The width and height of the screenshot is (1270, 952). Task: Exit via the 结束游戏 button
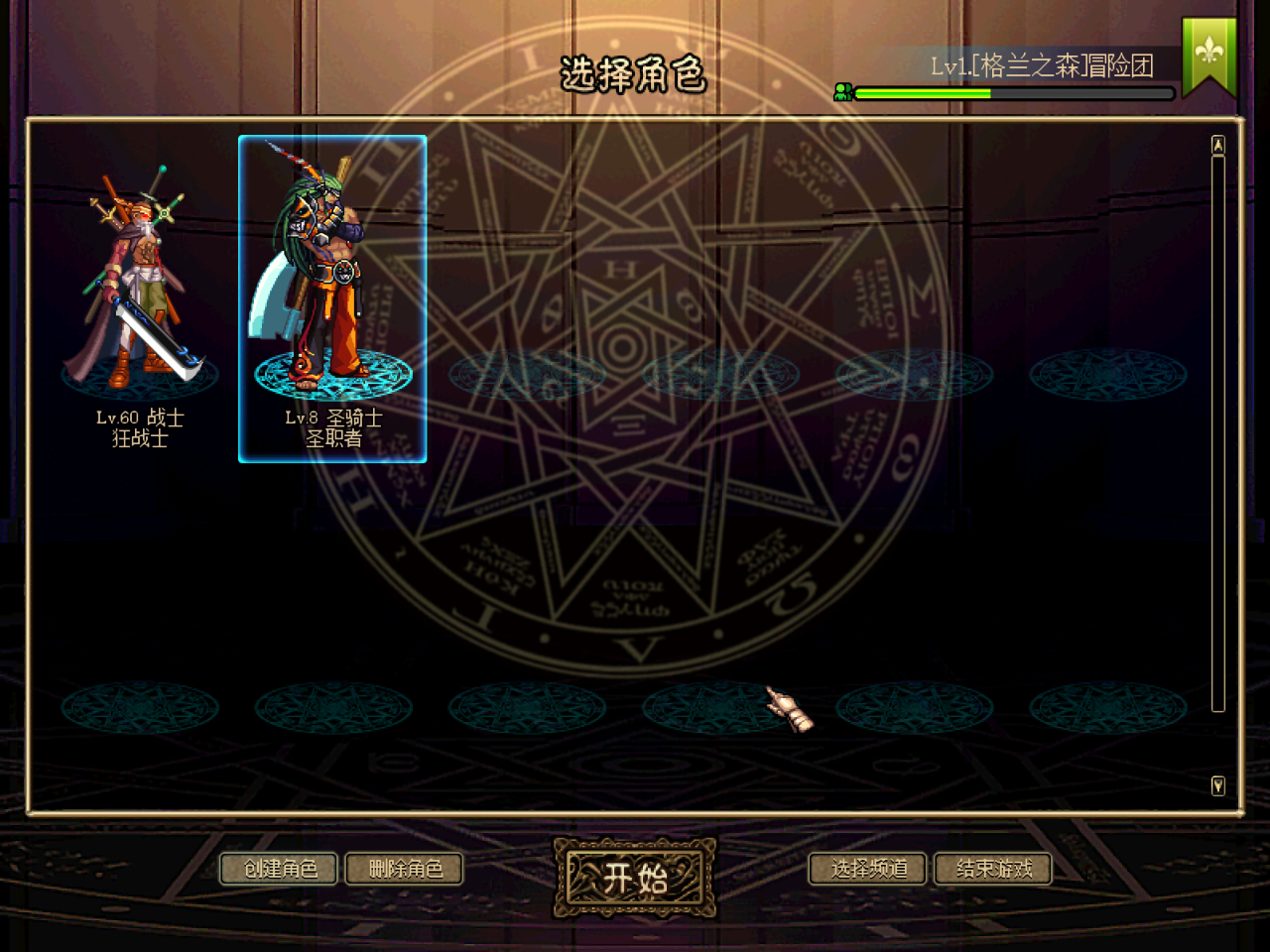[993, 870]
